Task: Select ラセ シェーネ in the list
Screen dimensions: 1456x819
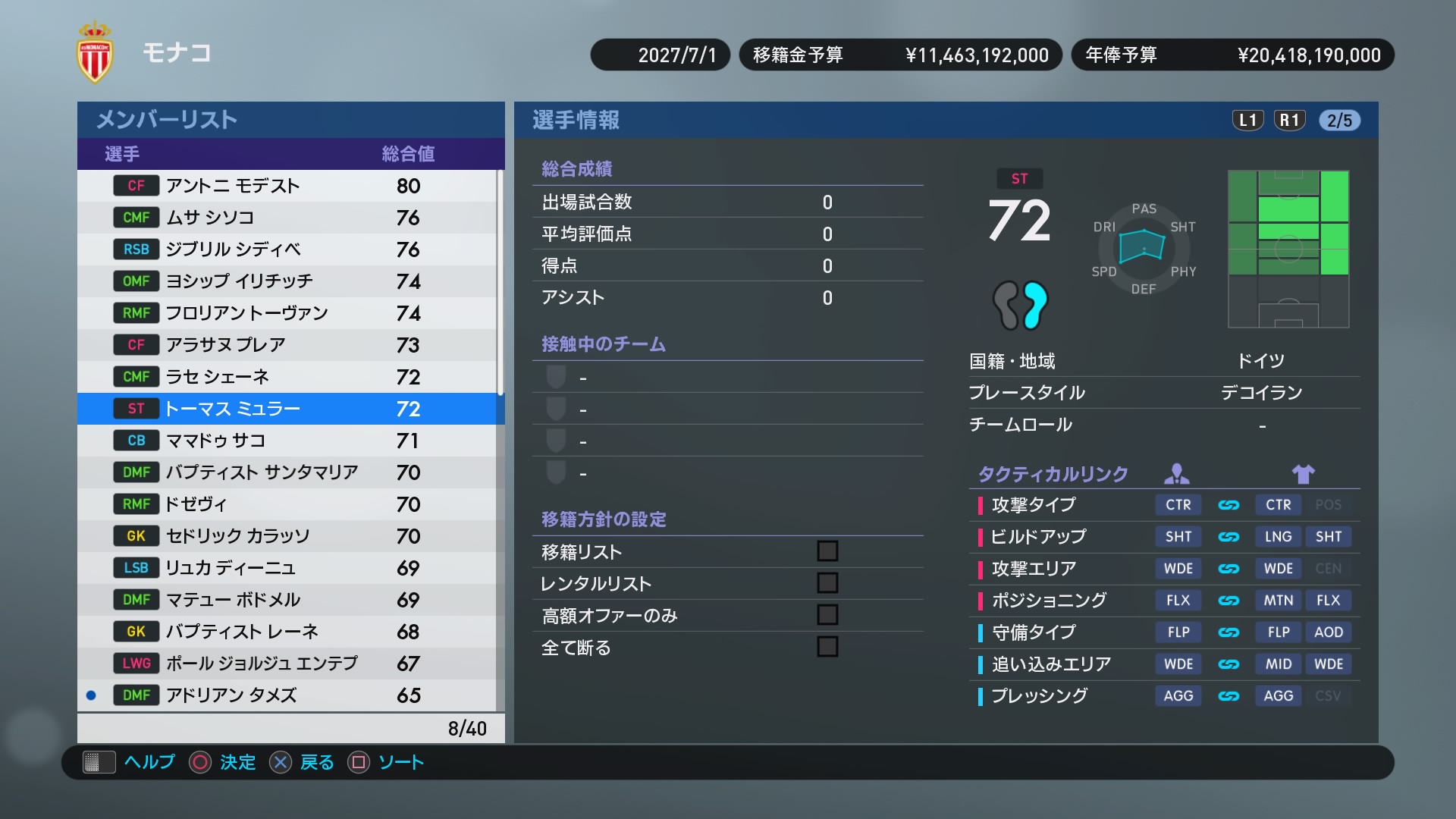Action: [x=288, y=377]
